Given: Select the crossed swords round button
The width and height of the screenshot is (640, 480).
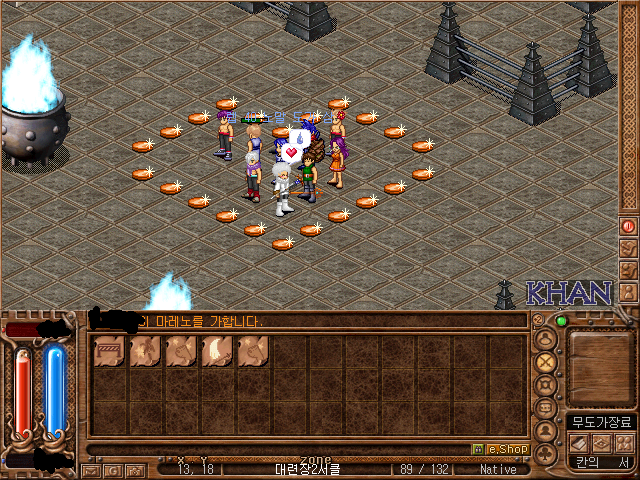Looking at the screenshot, I should point(546,362).
